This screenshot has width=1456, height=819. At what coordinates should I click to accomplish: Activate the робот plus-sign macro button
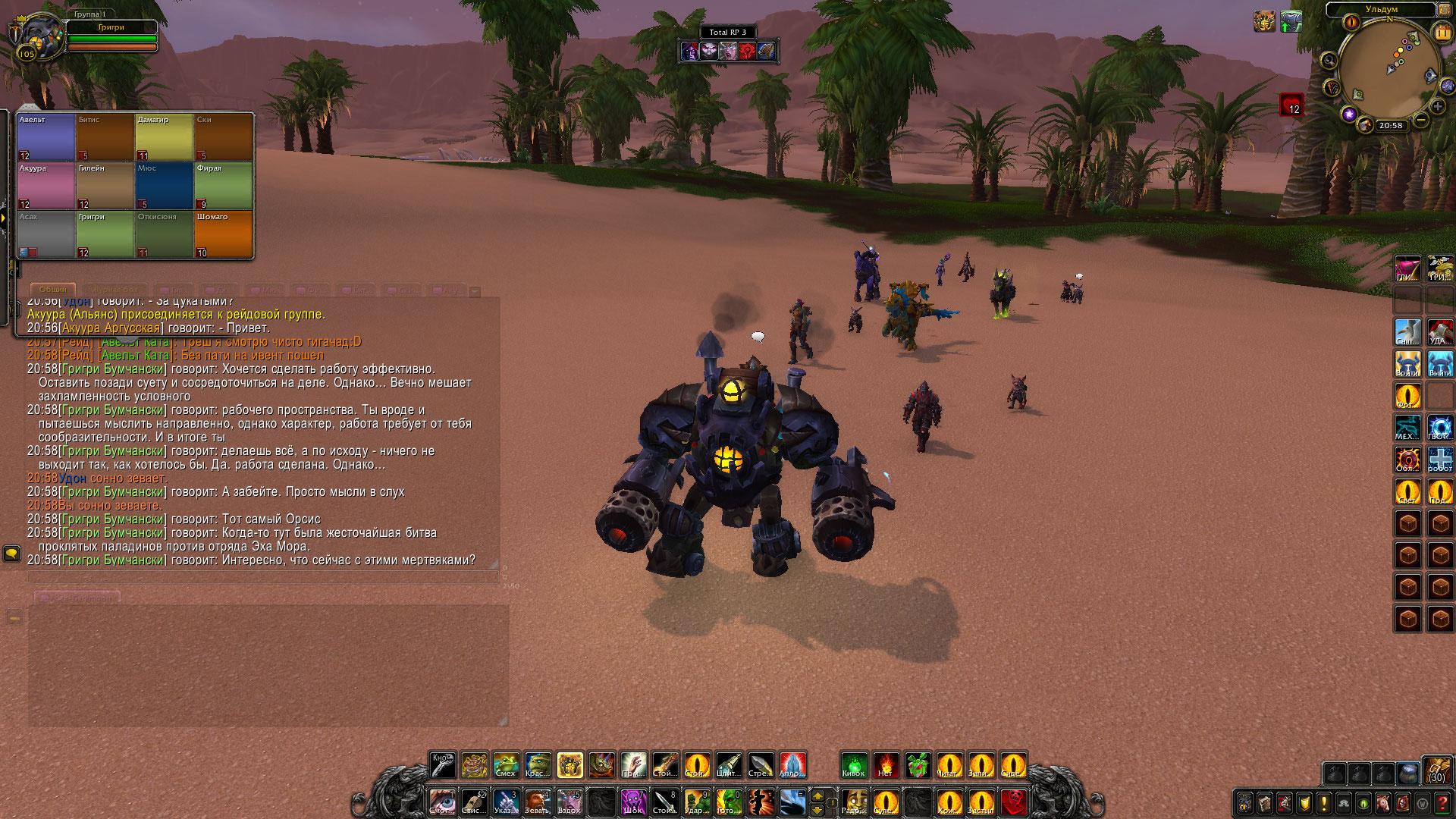tap(1440, 460)
